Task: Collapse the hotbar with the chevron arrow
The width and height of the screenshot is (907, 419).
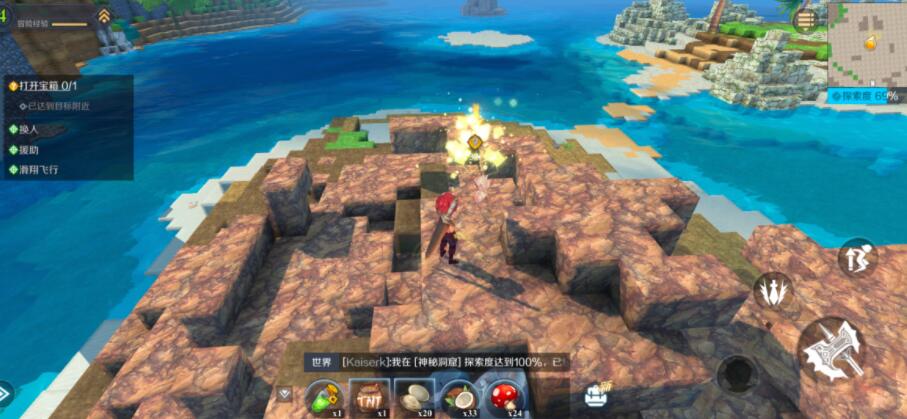Action: coord(285,394)
